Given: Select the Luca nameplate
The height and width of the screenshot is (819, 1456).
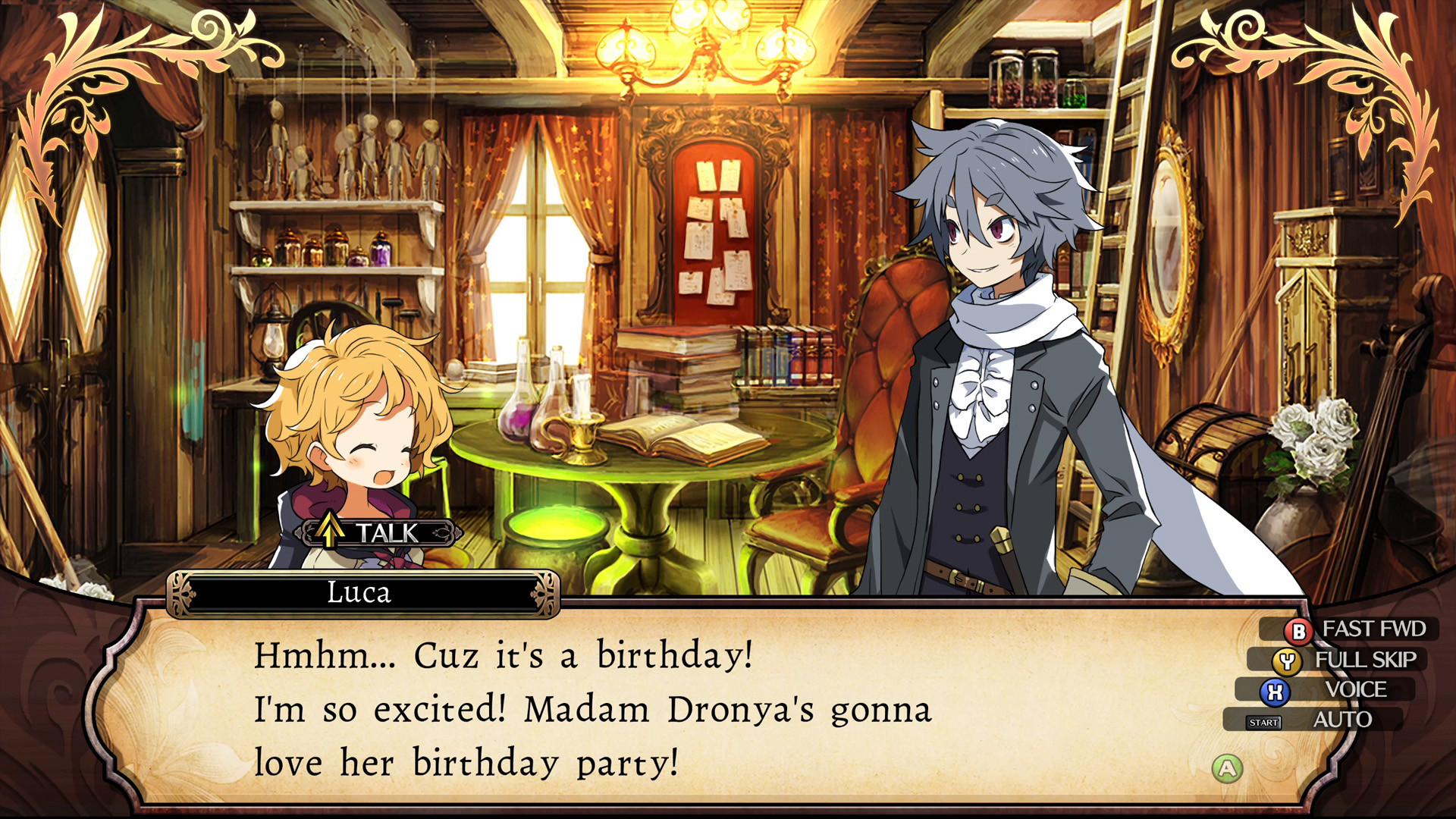Looking at the screenshot, I should (x=362, y=594).
